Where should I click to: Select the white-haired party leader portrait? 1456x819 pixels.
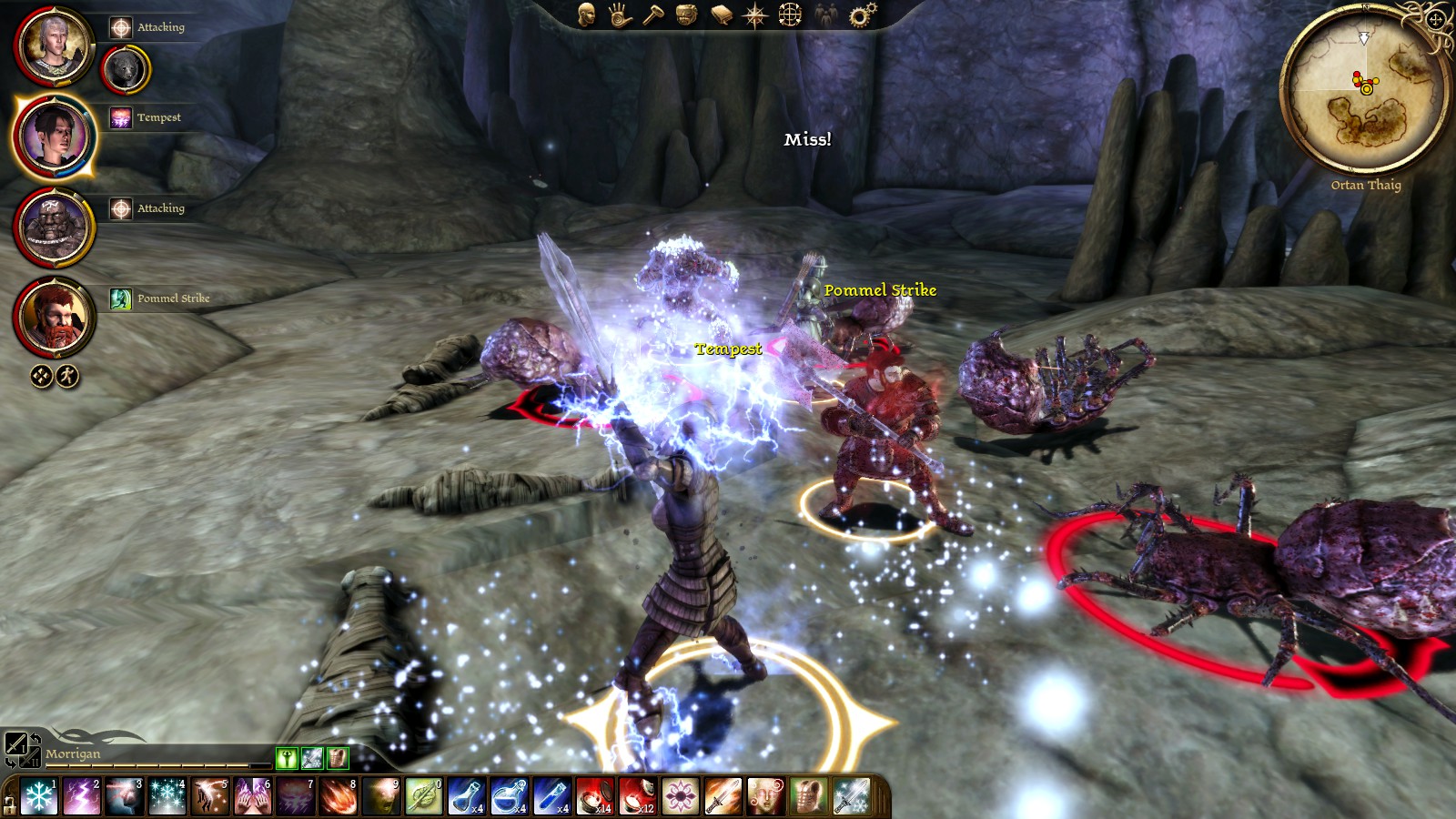tap(53, 45)
